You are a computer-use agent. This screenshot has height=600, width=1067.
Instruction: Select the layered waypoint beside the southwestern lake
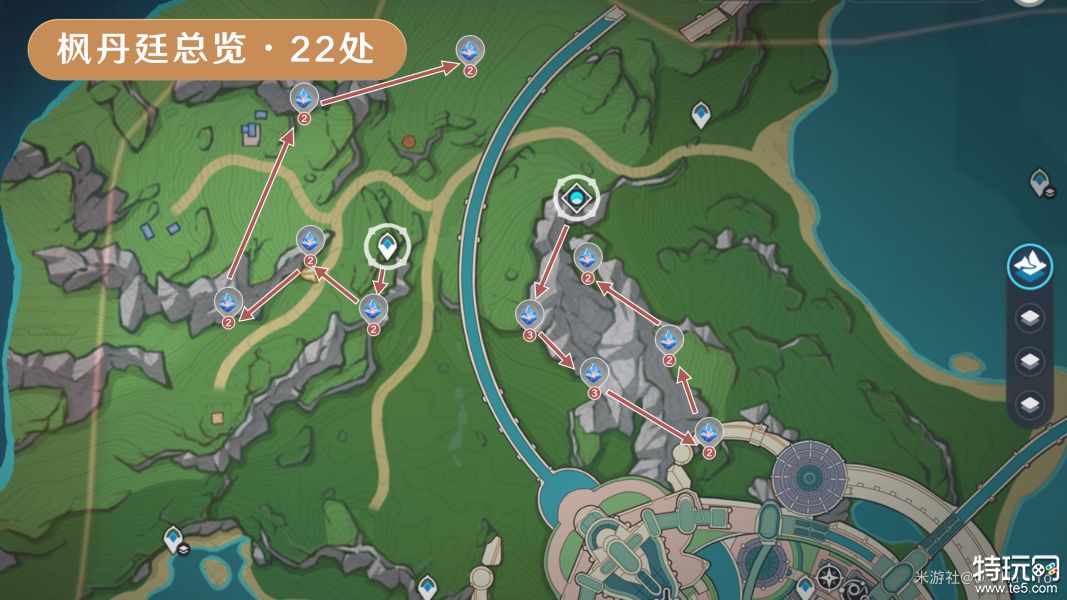175,540
